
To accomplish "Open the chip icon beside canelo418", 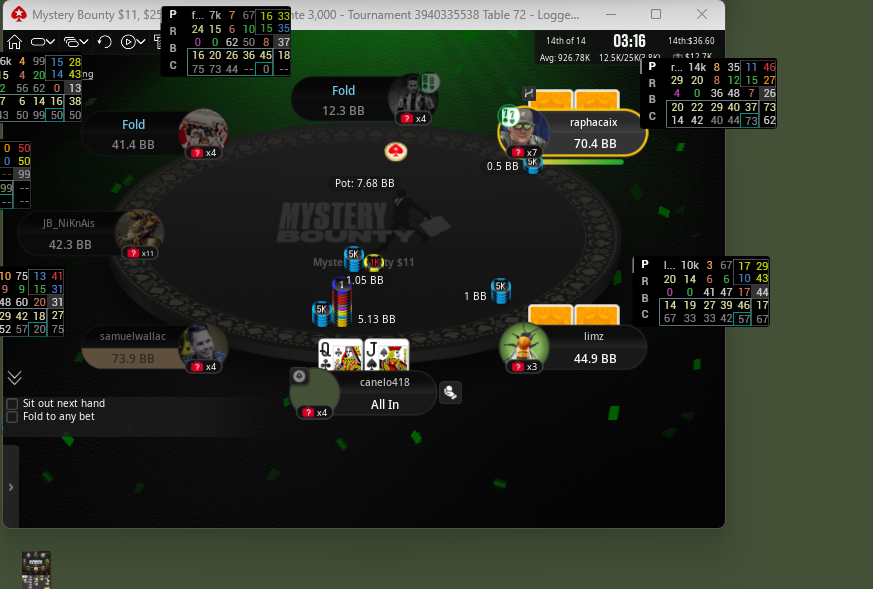I will point(450,392).
